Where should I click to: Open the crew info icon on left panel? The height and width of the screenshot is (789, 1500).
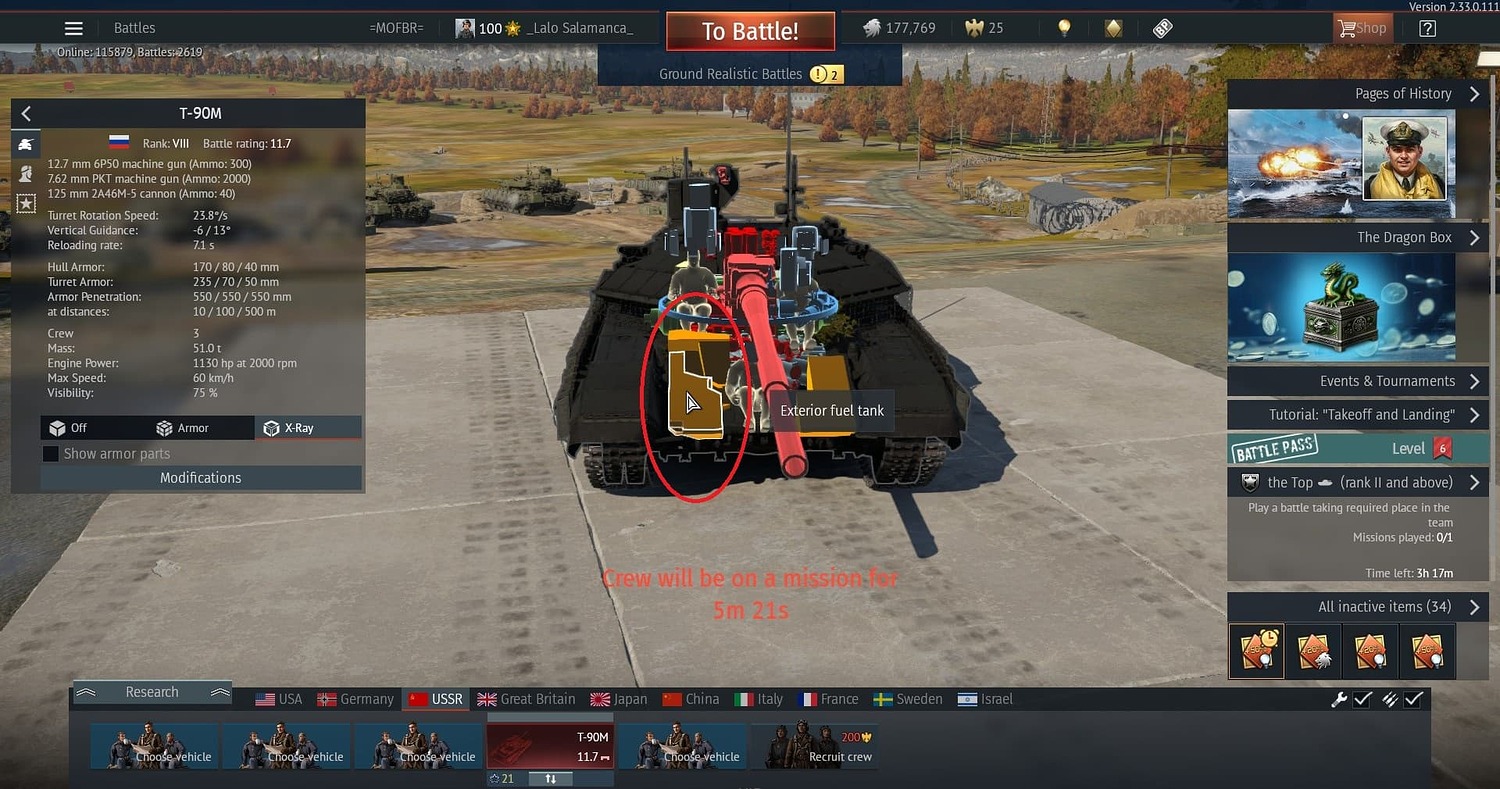[x=25, y=173]
